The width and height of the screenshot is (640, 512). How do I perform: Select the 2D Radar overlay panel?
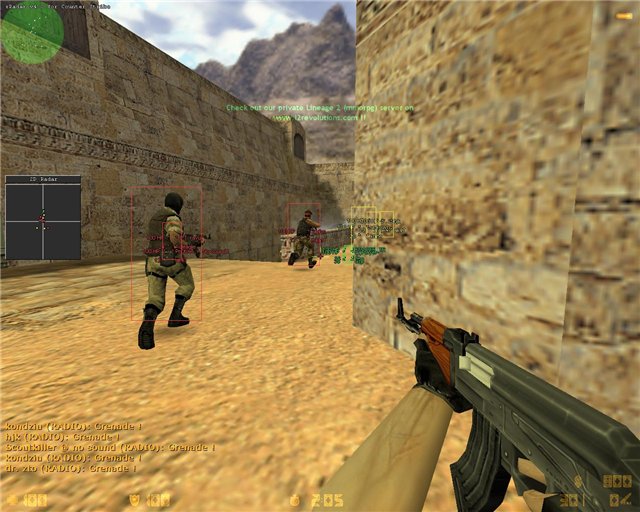pos(42,222)
